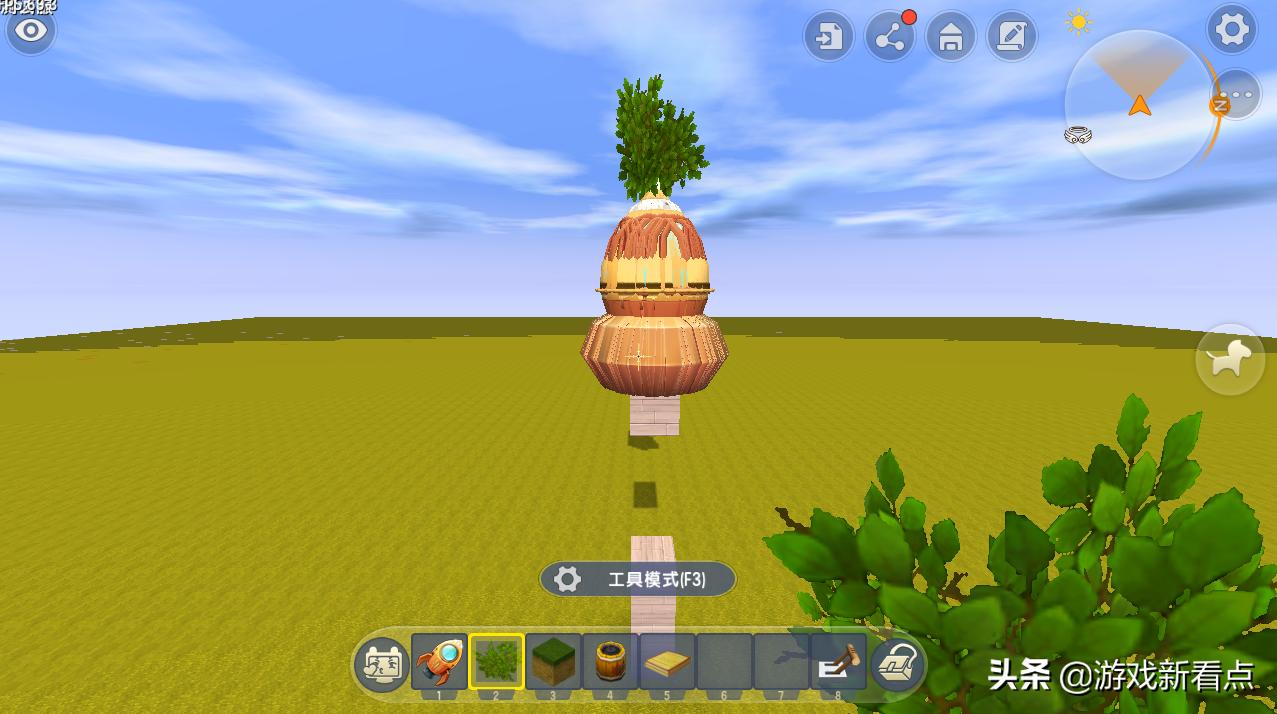Click the circular compass minimap

coord(1139,105)
